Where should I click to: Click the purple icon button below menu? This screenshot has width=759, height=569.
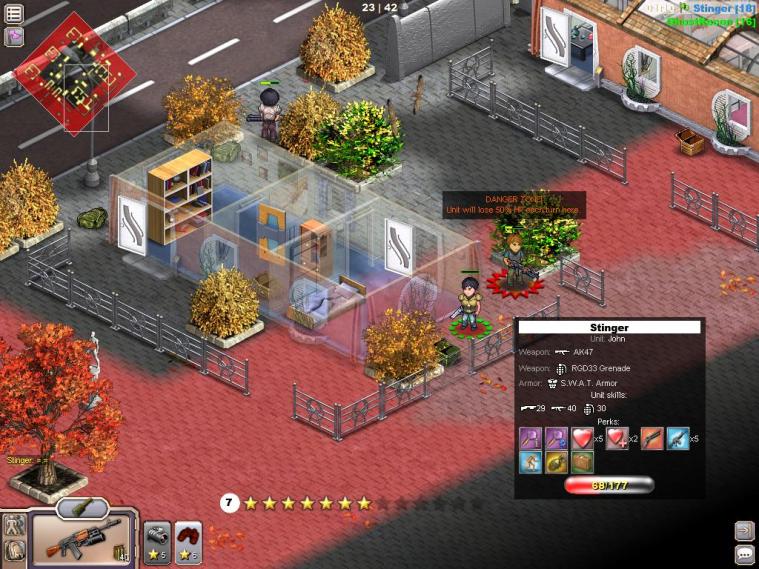tap(14, 37)
